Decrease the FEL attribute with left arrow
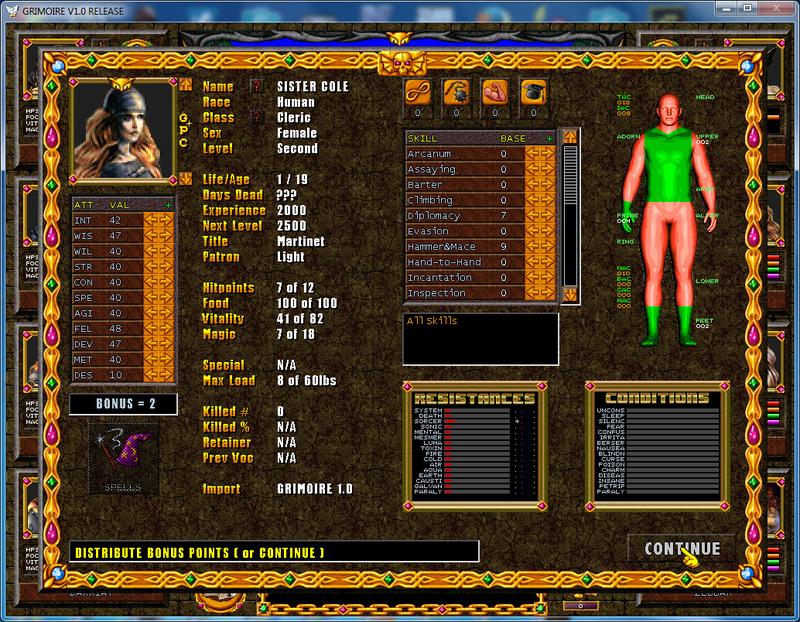 pyautogui.click(x=151, y=328)
